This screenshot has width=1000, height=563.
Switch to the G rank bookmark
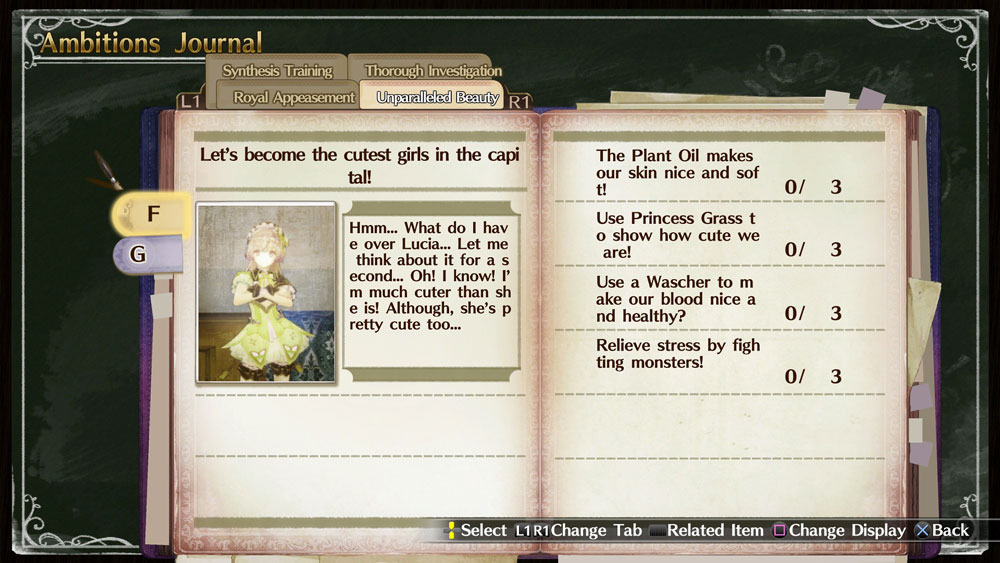[x=140, y=254]
